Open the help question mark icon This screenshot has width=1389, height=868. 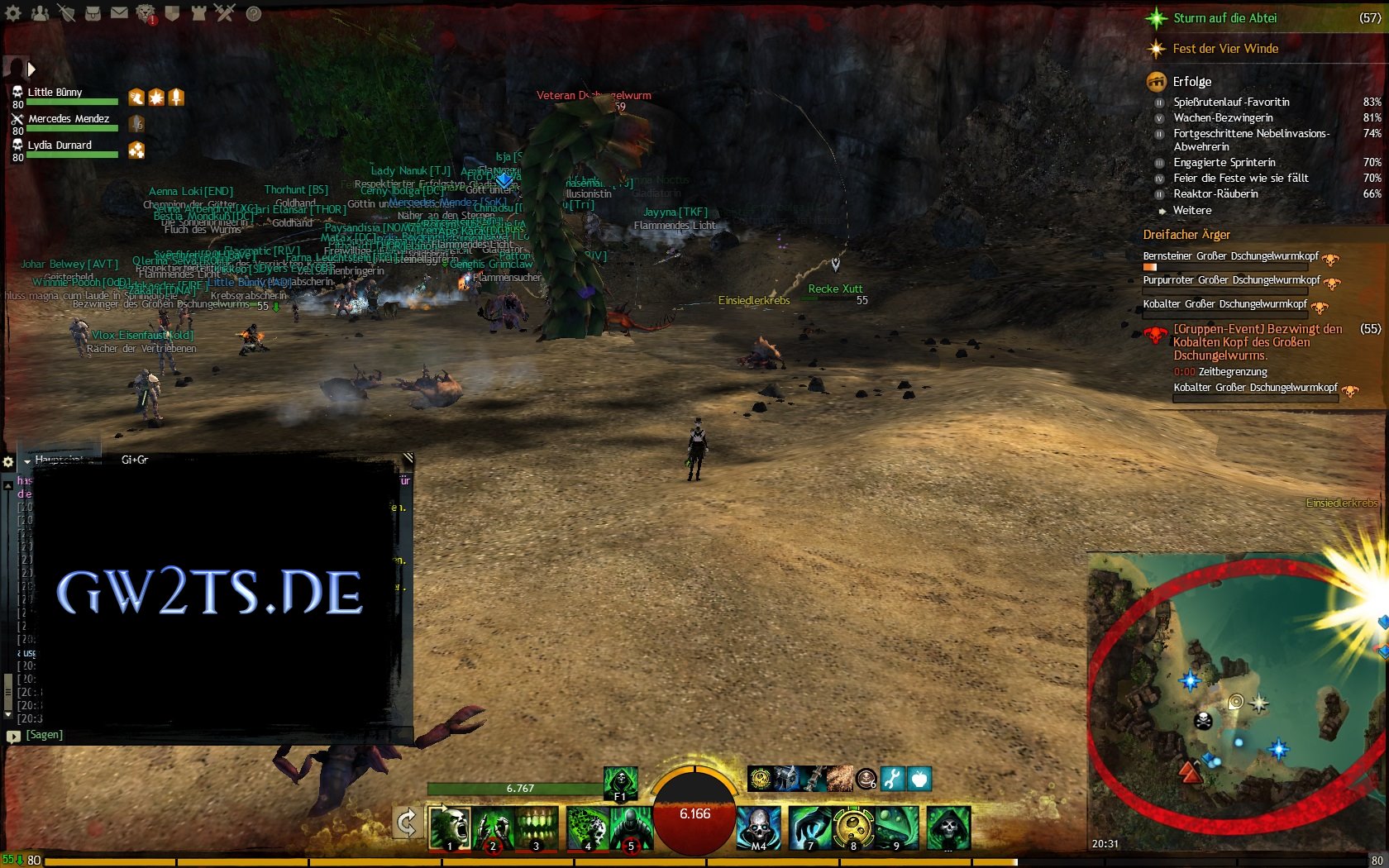pyautogui.click(x=254, y=13)
